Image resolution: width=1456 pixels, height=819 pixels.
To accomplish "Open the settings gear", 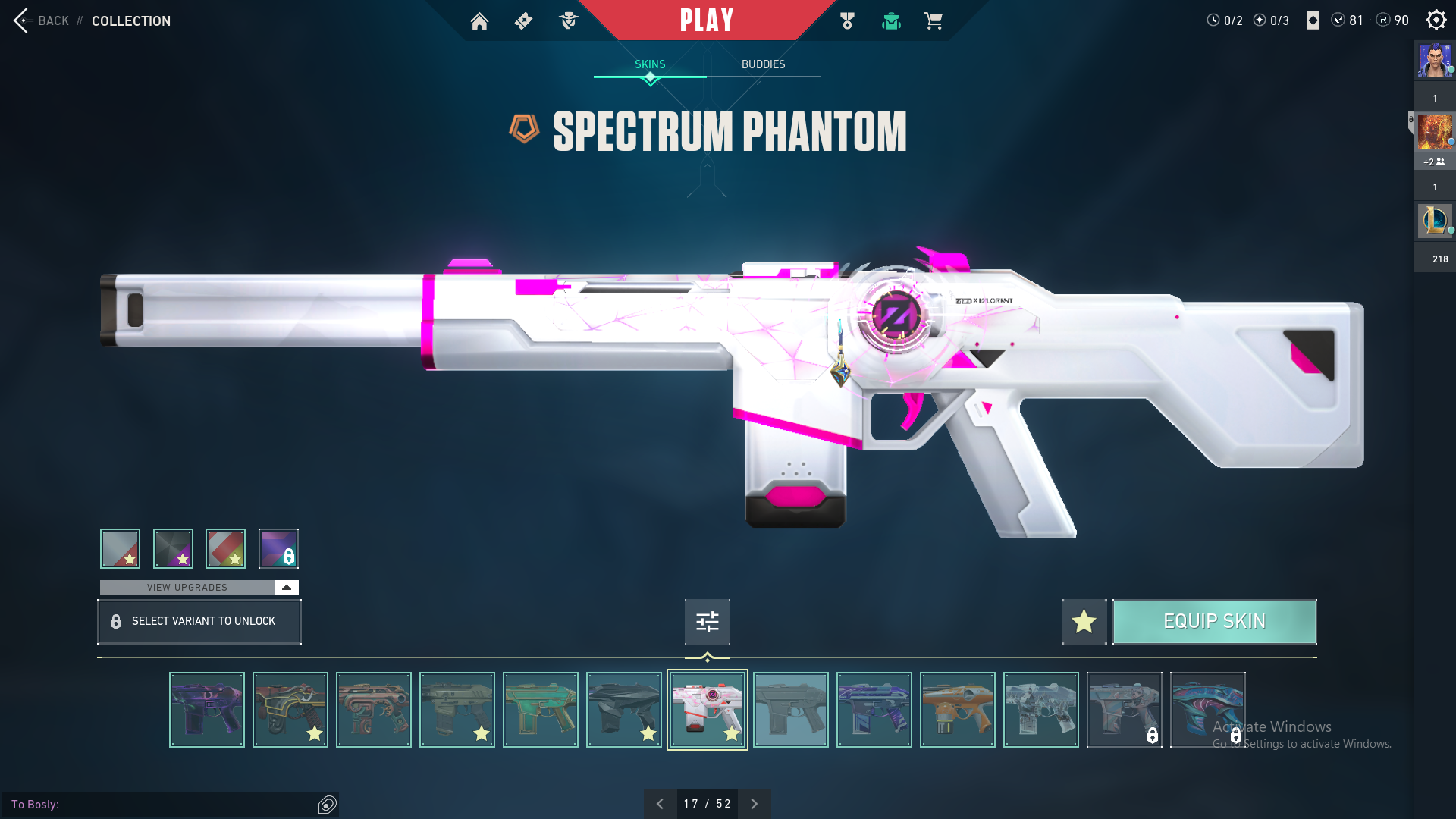I will 1436,20.
